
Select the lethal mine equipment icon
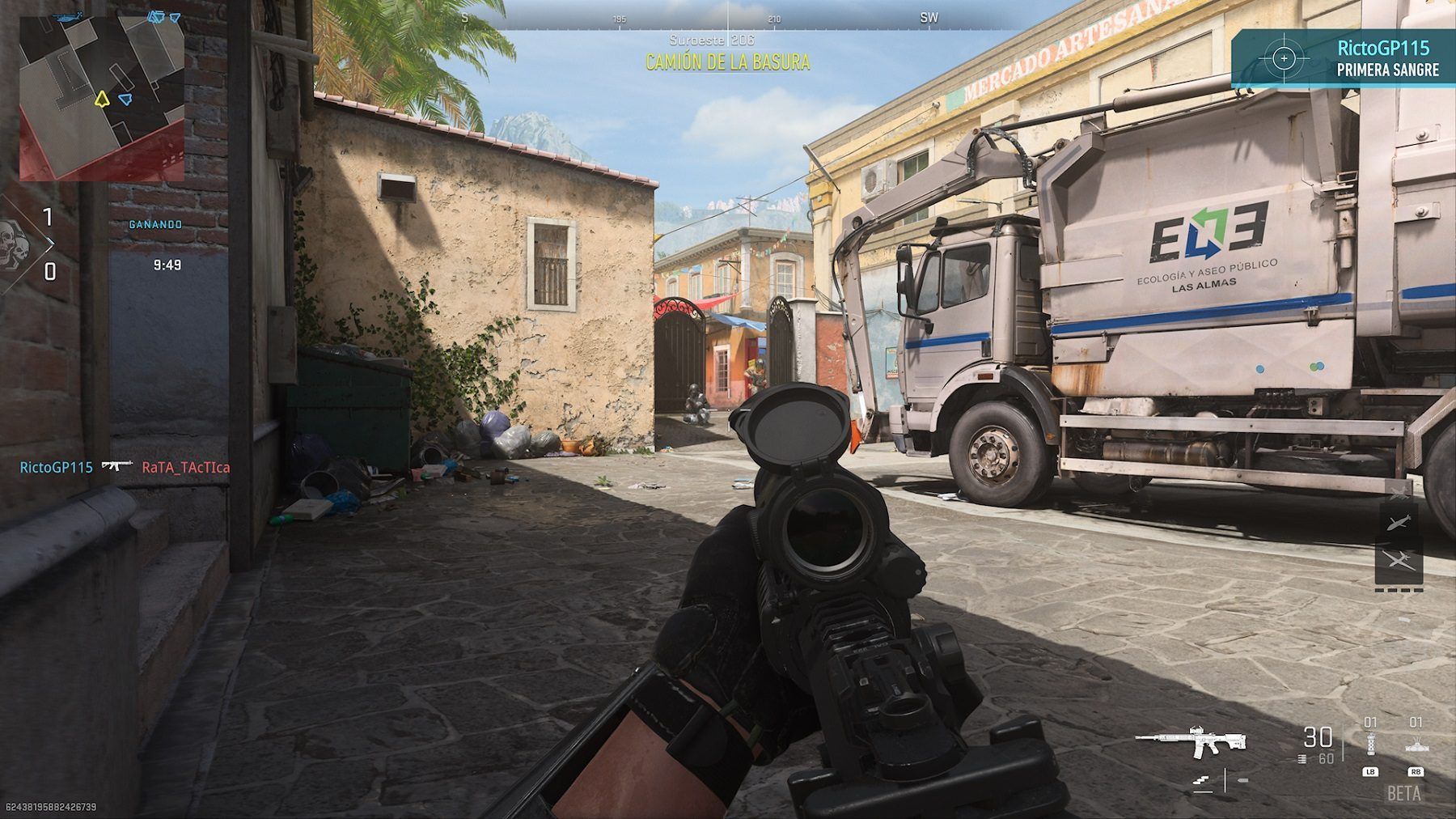click(1416, 745)
